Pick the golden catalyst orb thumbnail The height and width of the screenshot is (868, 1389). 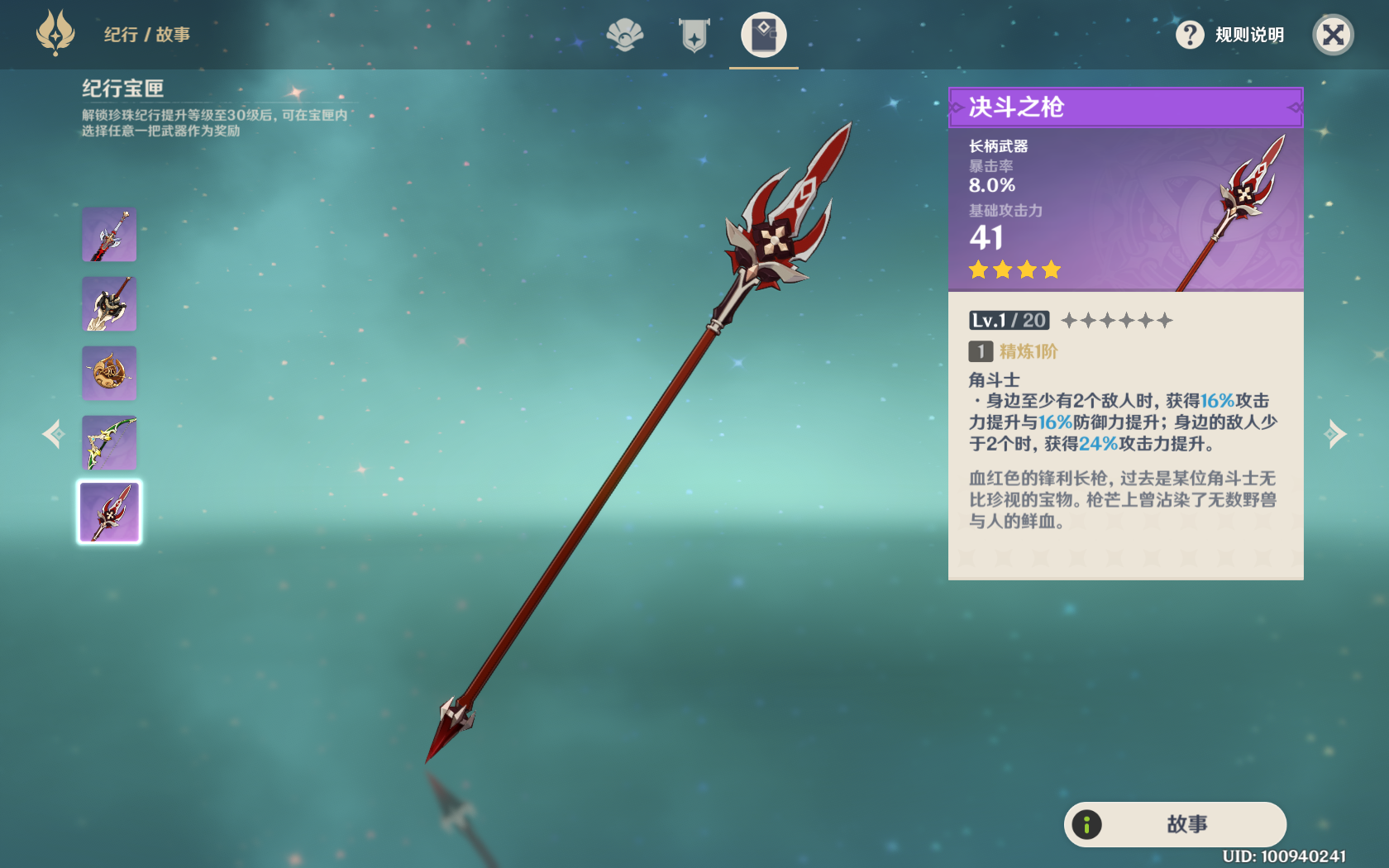tap(109, 374)
